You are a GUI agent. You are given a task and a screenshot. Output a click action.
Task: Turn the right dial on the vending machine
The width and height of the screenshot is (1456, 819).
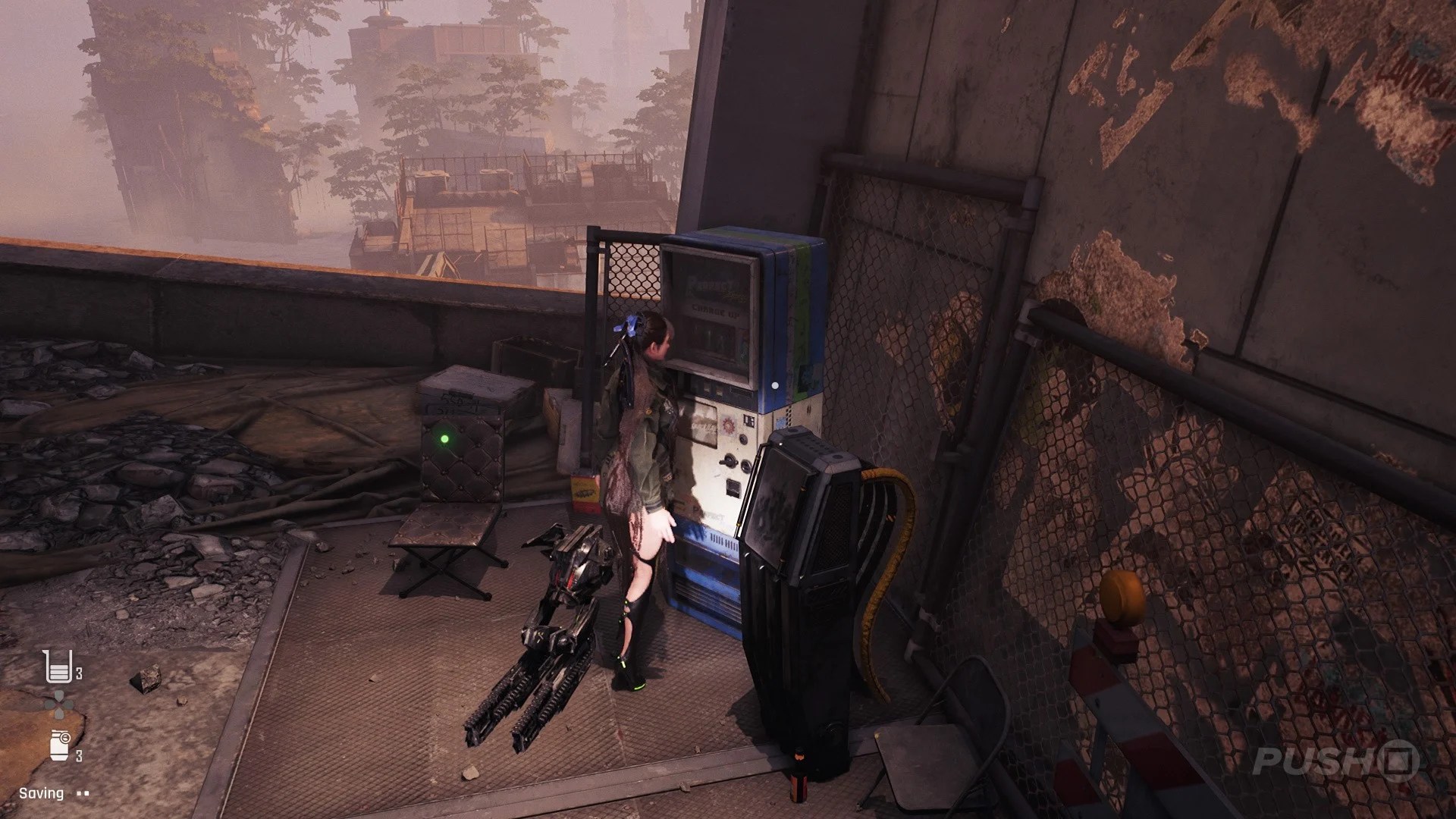745,464
